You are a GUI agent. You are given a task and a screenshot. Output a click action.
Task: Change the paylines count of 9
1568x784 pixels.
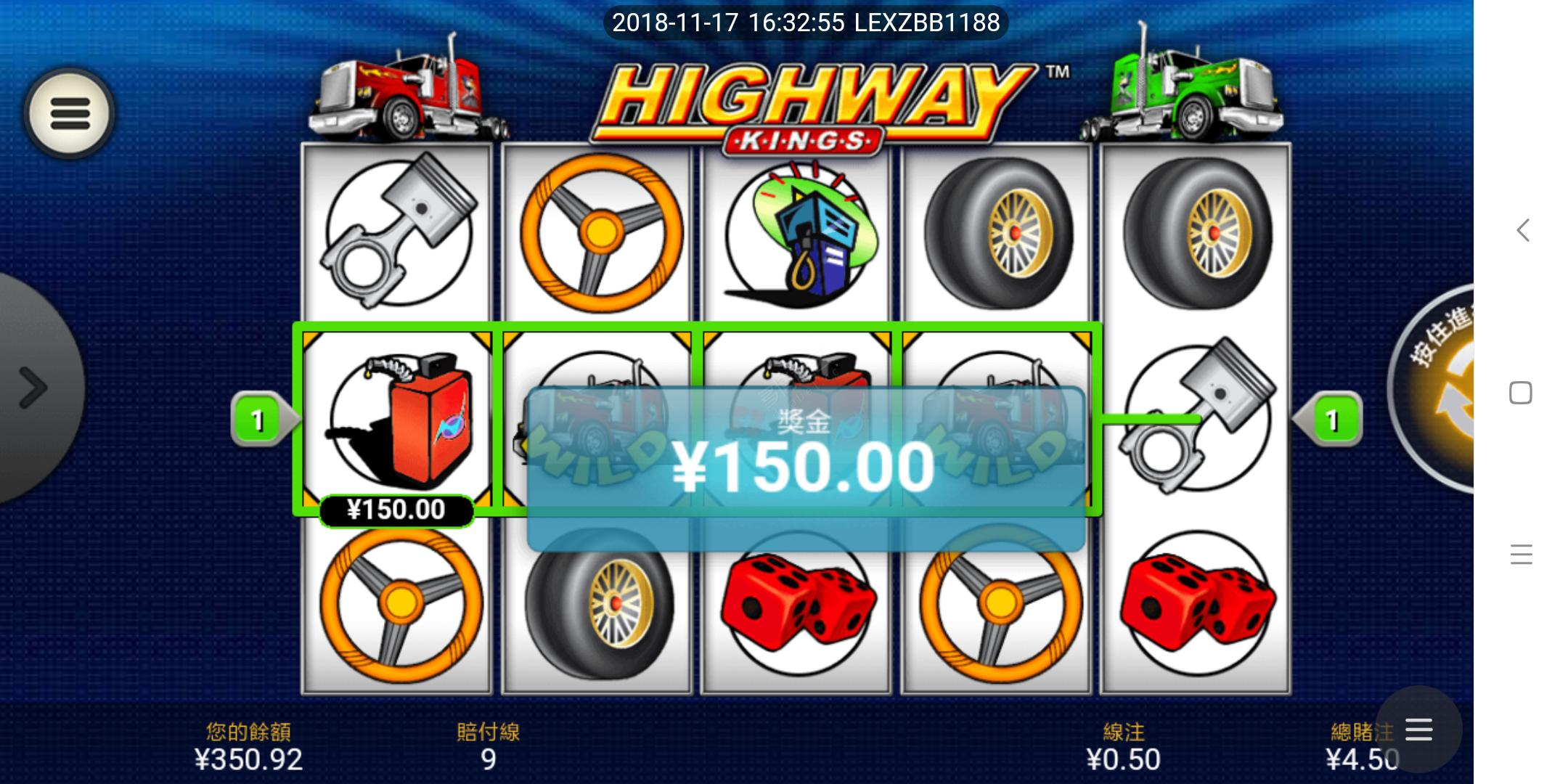tap(488, 748)
